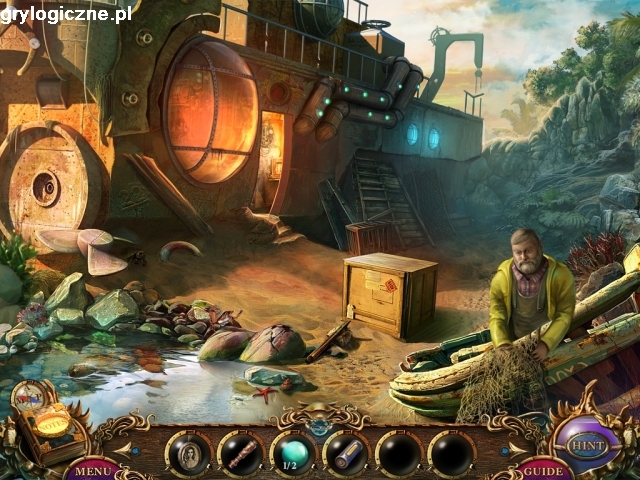The width and height of the screenshot is (640, 480).
Task: Select the teal orb item marked 1/2
Action: coord(293,452)
